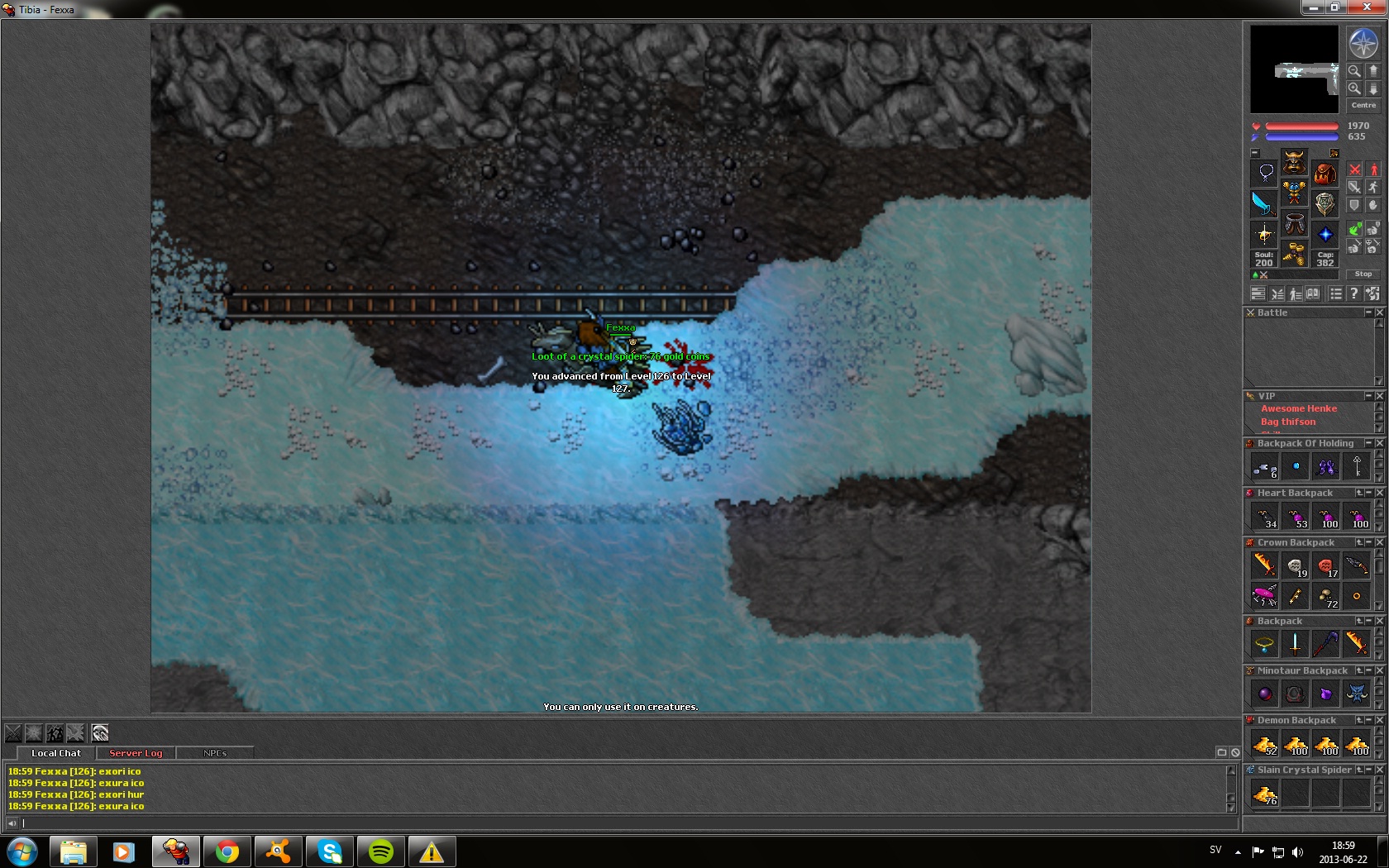Screen dimensions: 1389x868
Task: Open the minimap compass rose
Action: click(1363, 43)
